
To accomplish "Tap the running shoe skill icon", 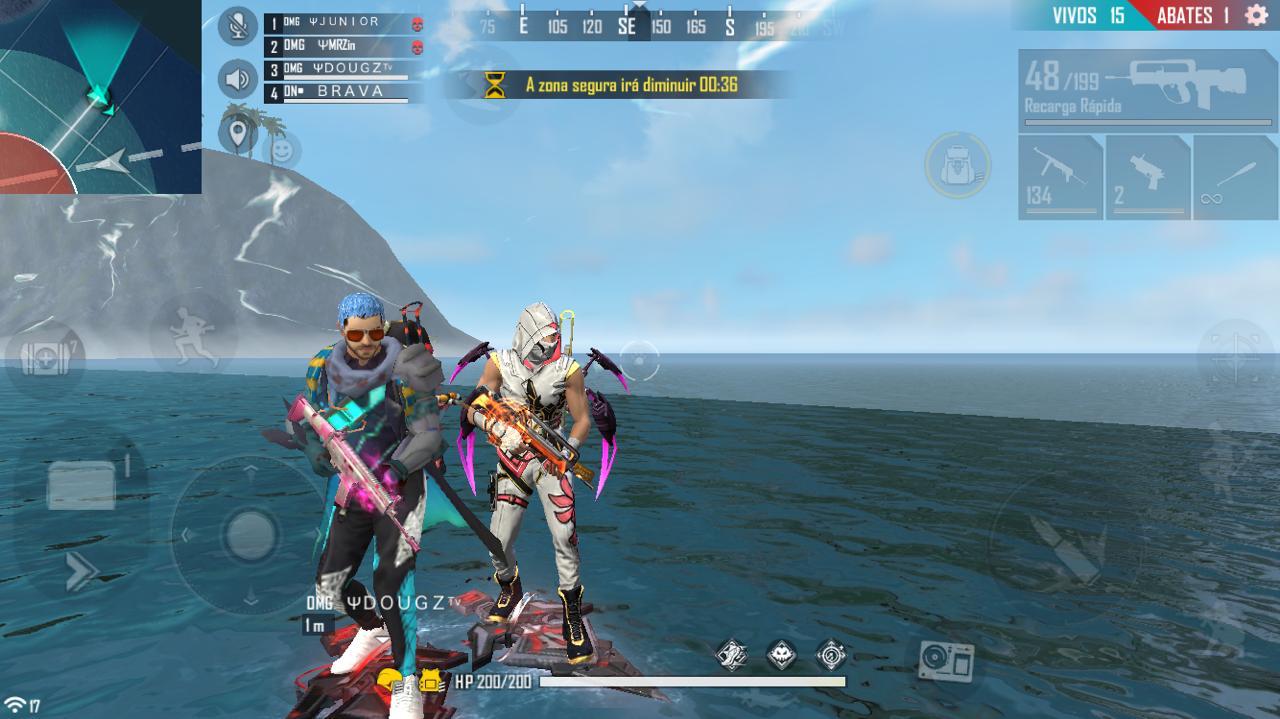I will tap(732, 655).
